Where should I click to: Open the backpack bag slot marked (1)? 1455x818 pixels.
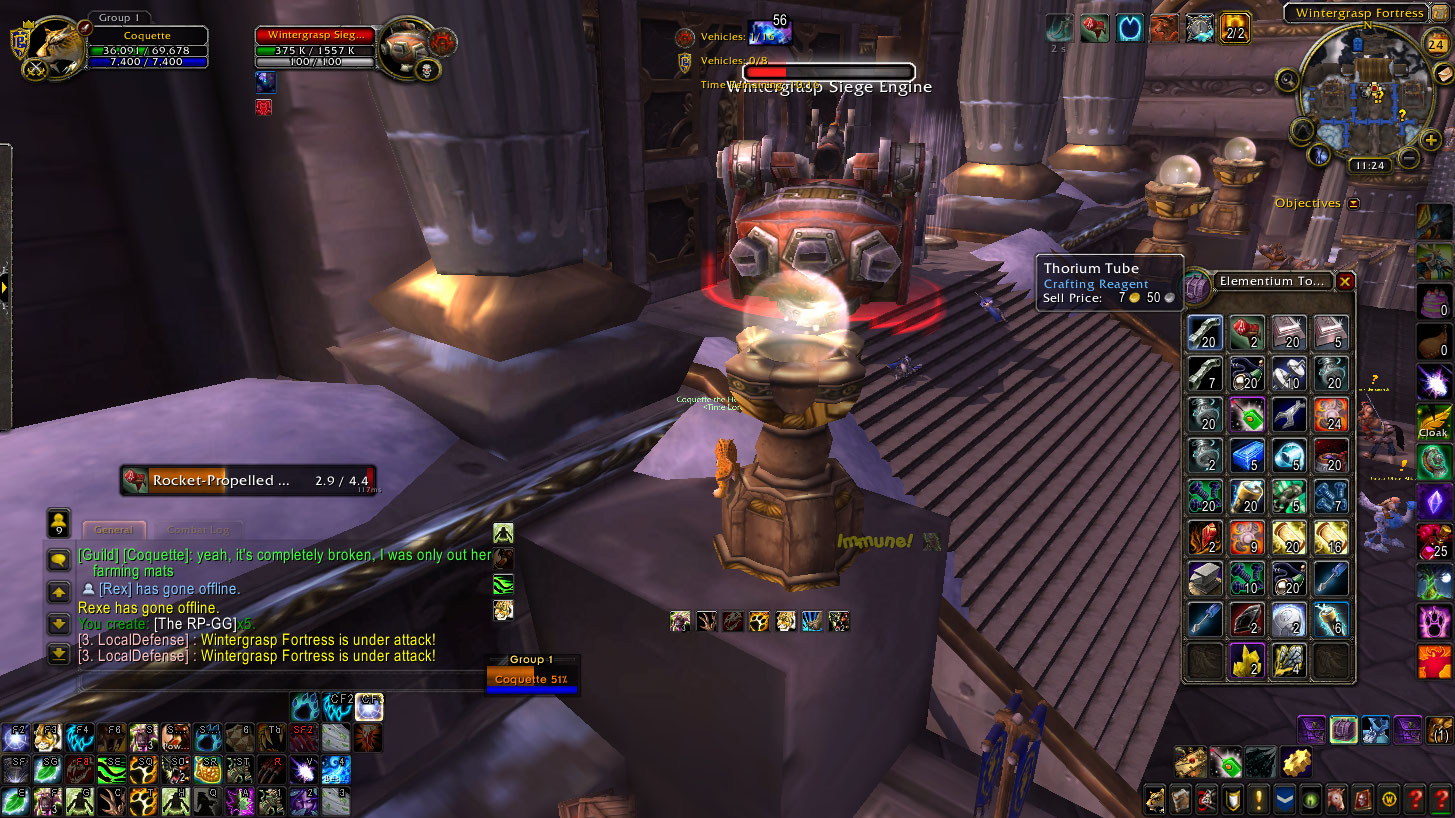(x=1440, y=730)
